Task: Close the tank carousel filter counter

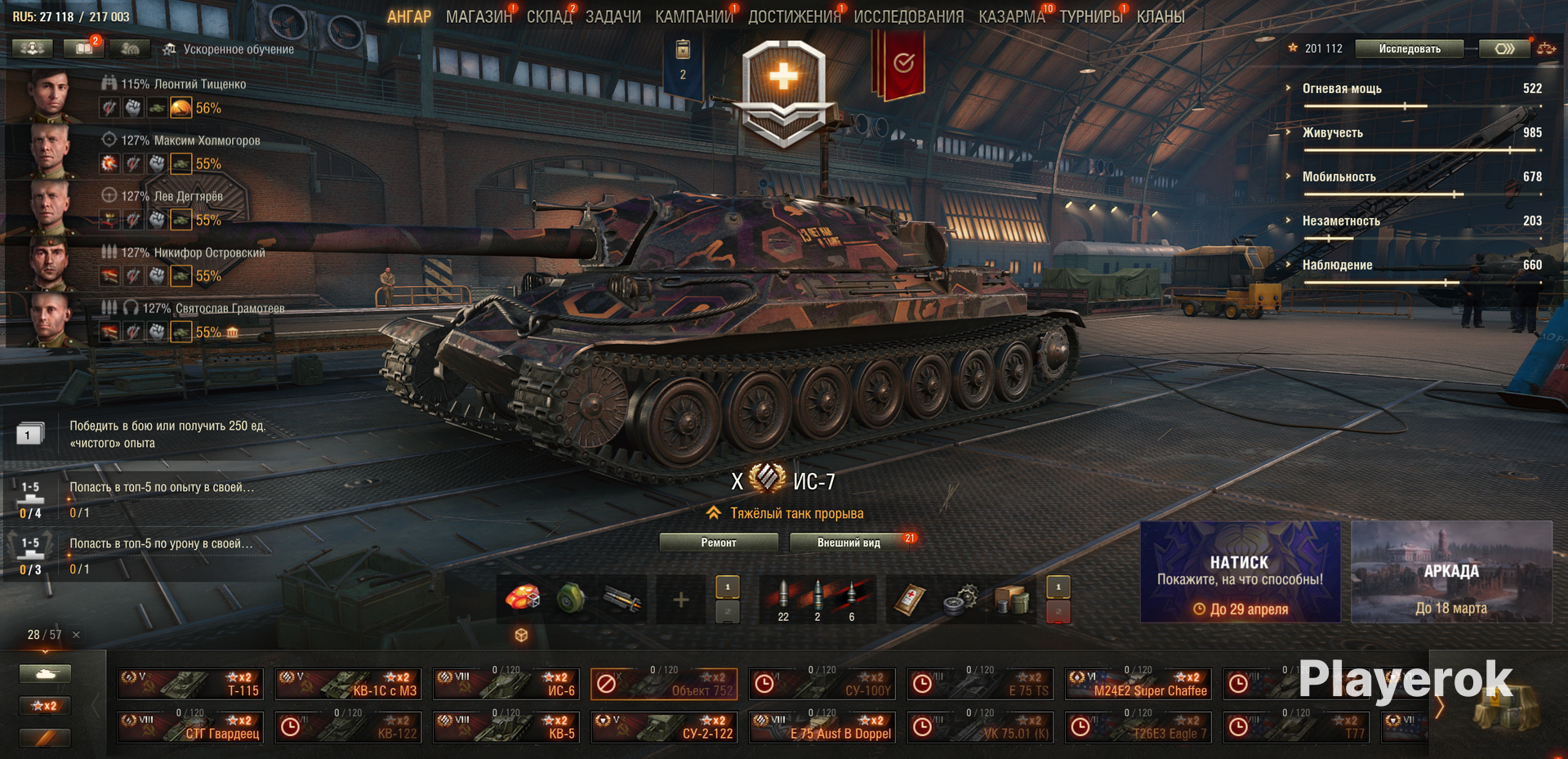Action: click(76, 635)
